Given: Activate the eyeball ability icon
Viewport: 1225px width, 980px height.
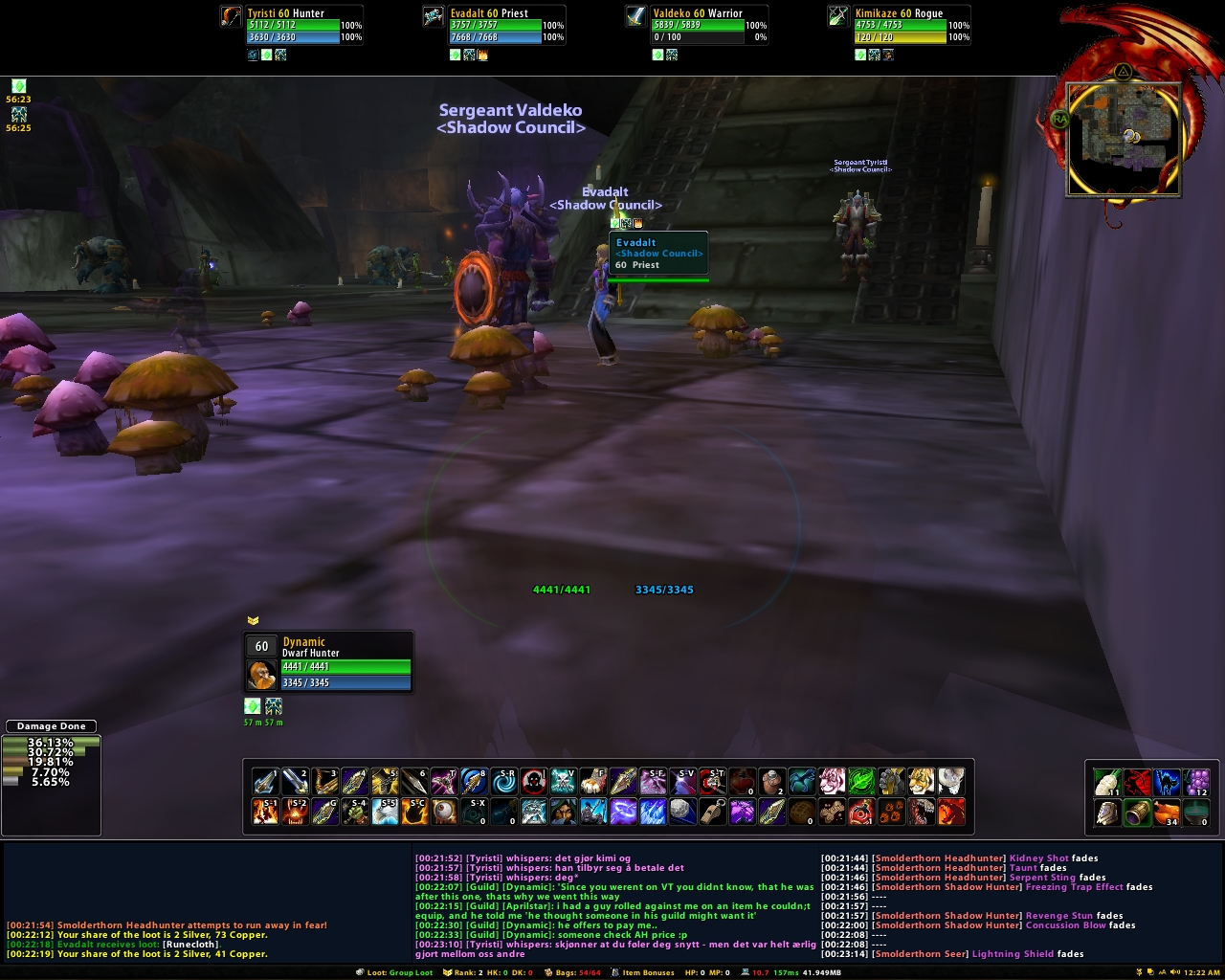Looking at the screenshot, I should [x=445, y=813].
